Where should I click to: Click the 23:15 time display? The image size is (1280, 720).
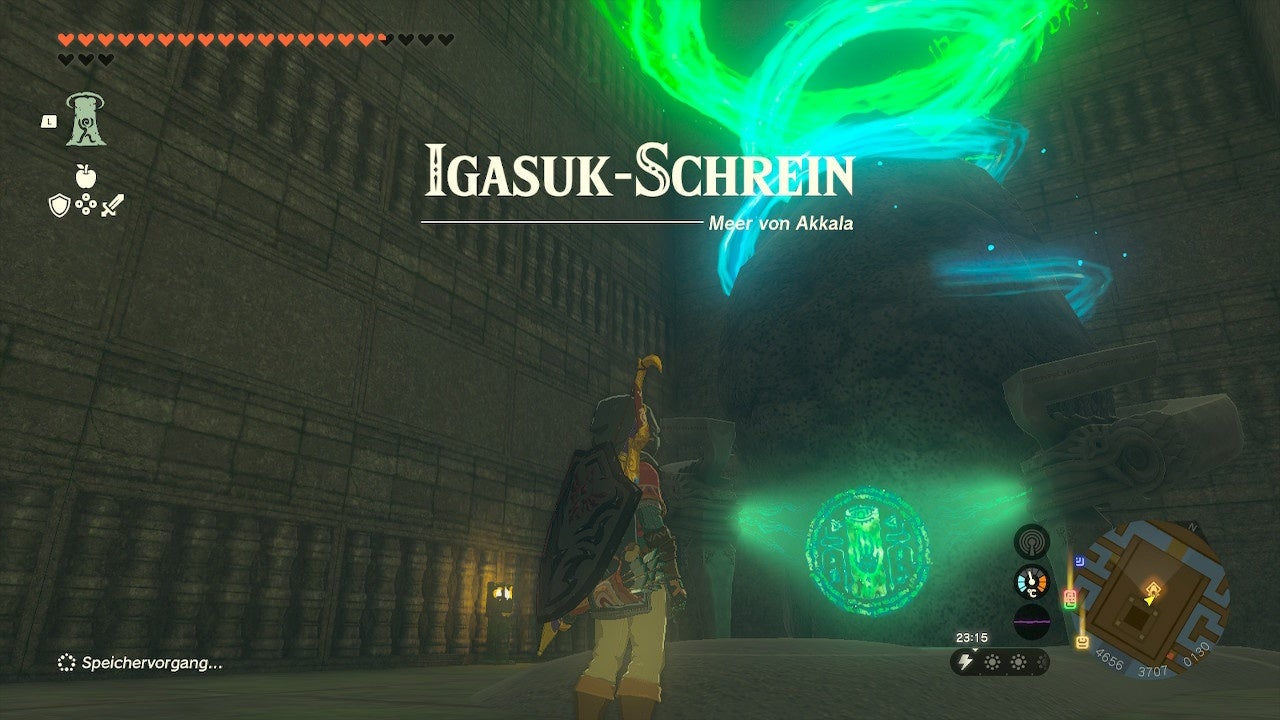[x=973, y=637]
